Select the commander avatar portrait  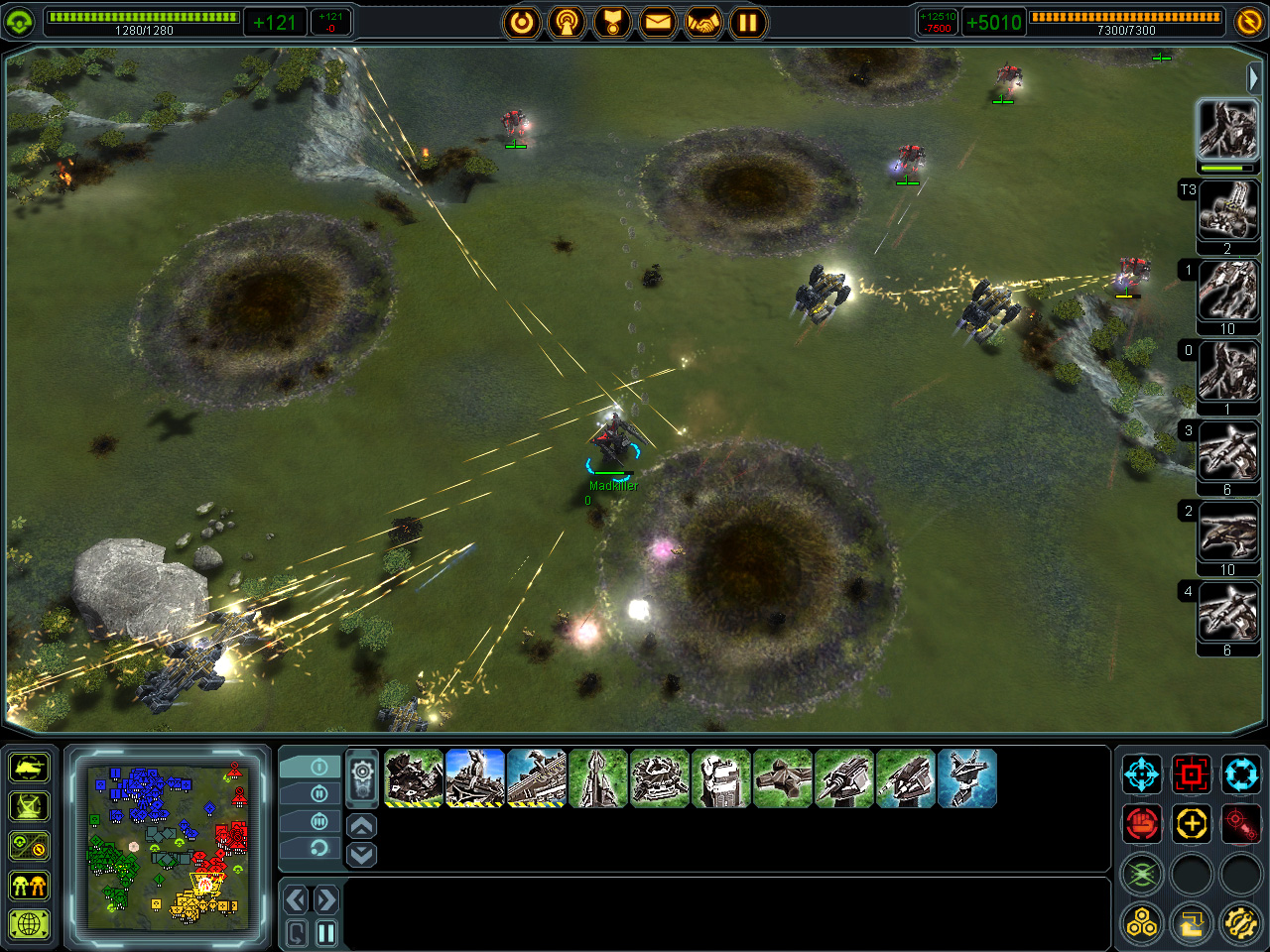click(x=1227, y=130)
